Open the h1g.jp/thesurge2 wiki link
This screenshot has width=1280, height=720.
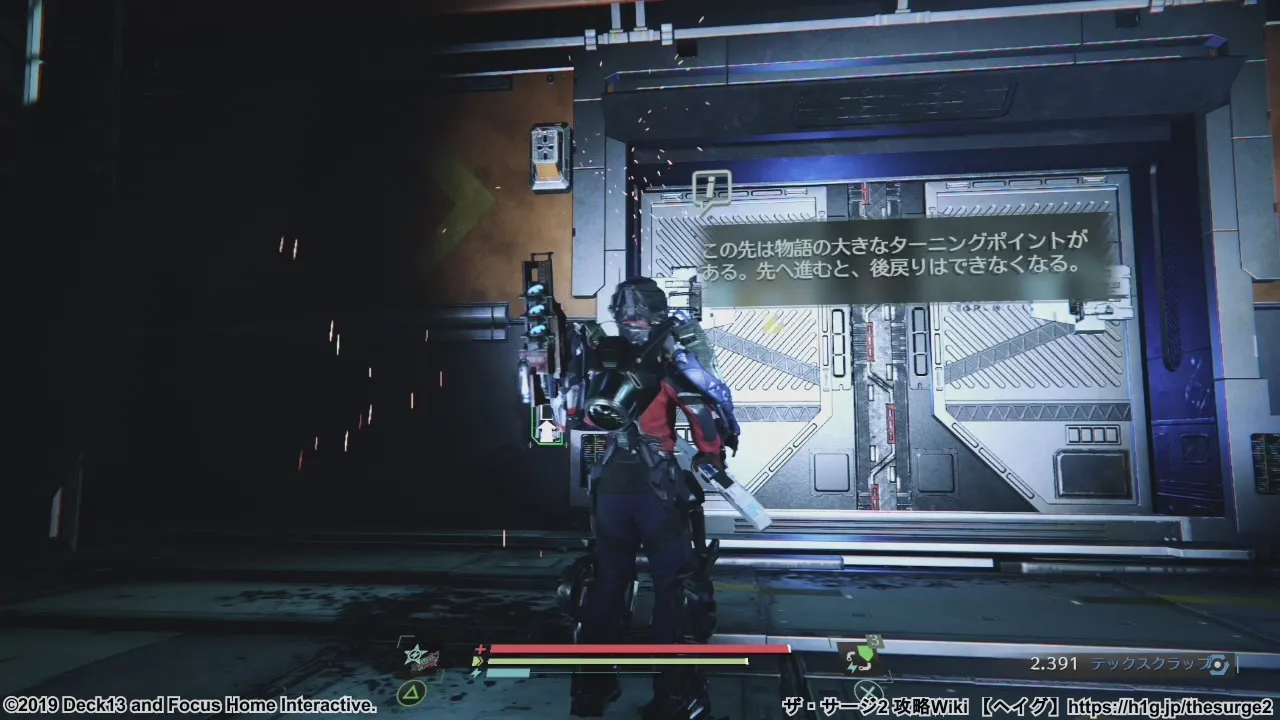coord(1173,707)
